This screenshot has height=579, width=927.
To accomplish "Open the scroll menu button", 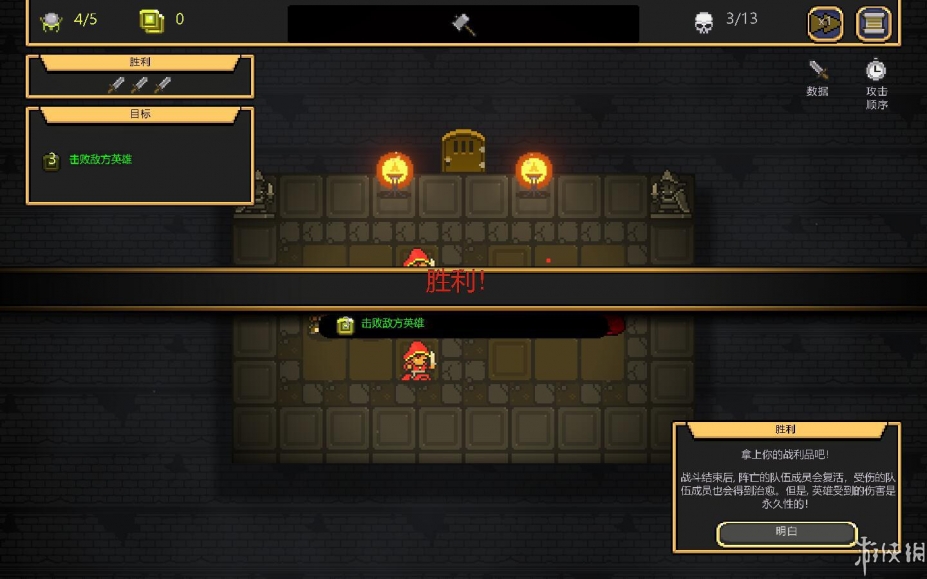I will (873, 24).
